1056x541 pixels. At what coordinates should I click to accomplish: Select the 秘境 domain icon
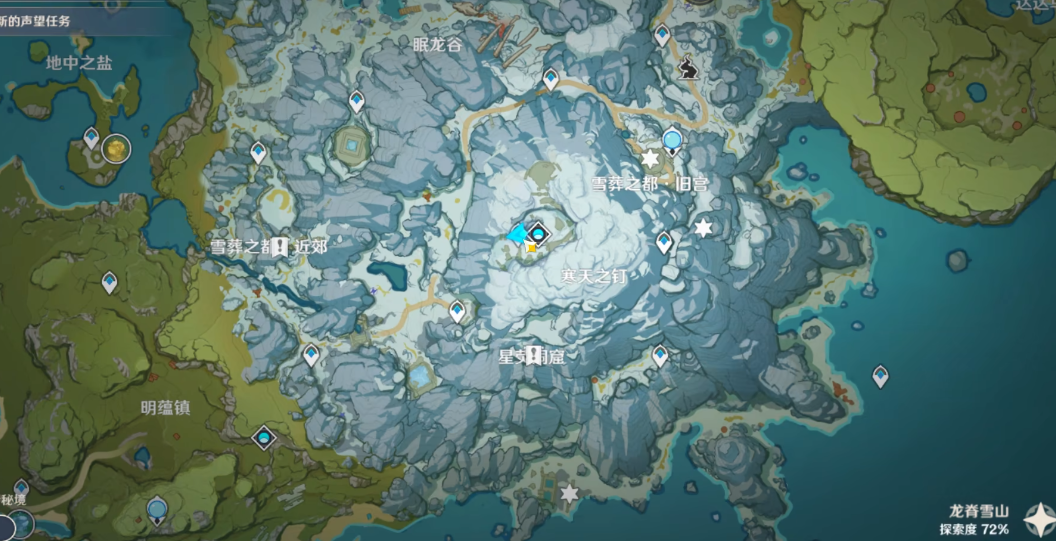click(x=20, y=523)
